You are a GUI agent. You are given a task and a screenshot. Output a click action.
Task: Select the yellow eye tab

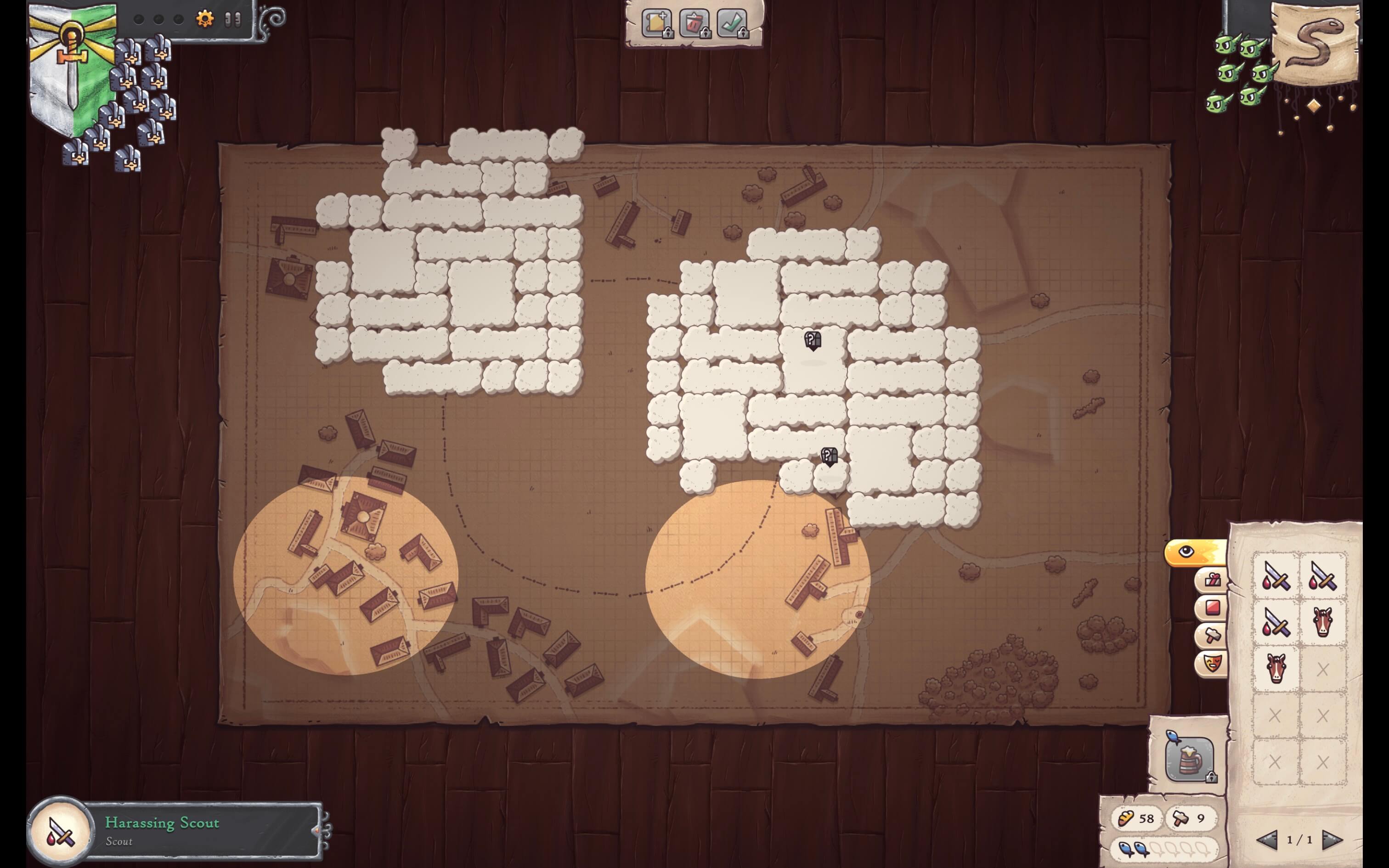pyautogui.click(x=1194, y=552)
